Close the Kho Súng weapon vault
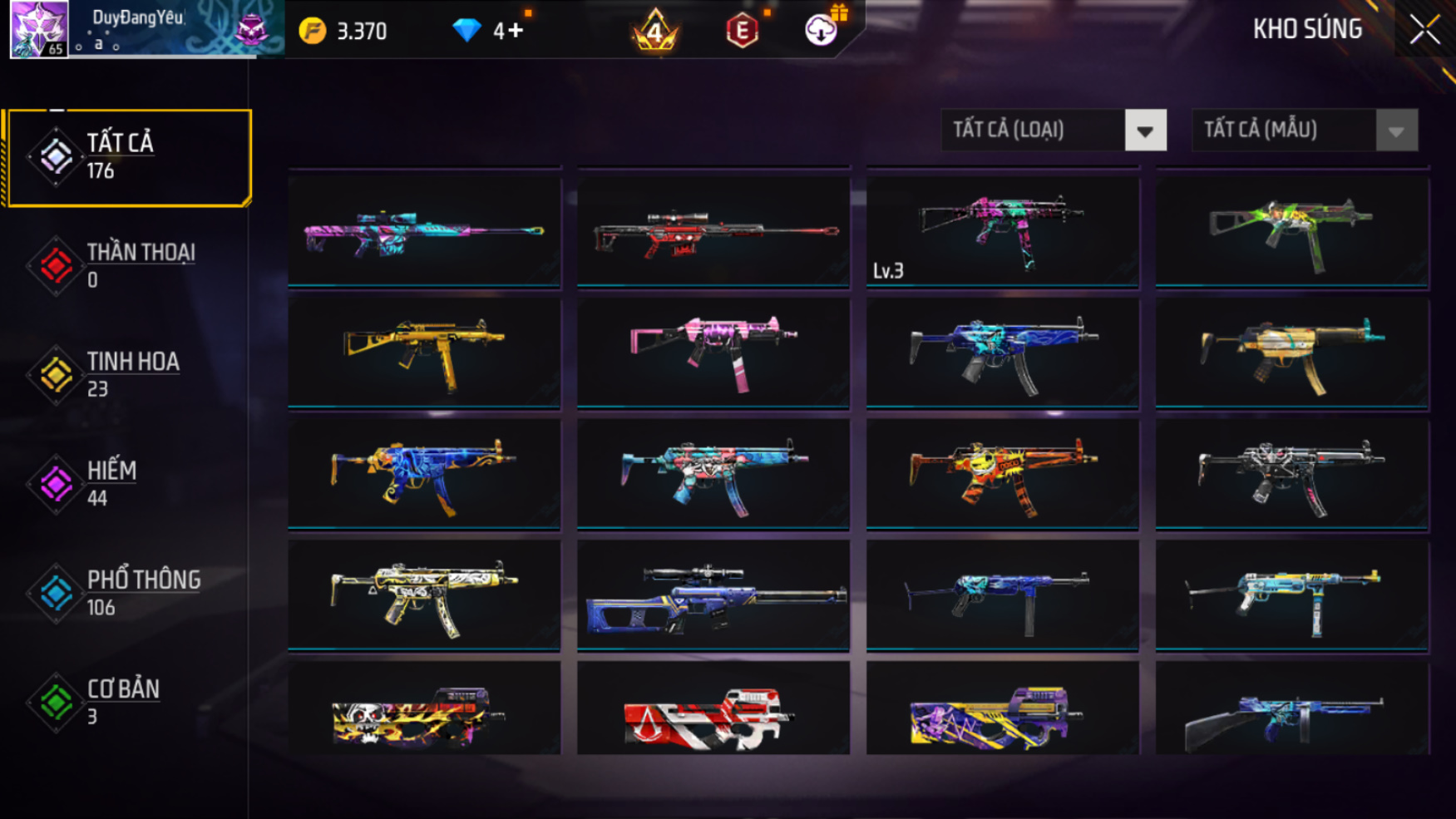1456x819 pixels. tap(1424, 30)
